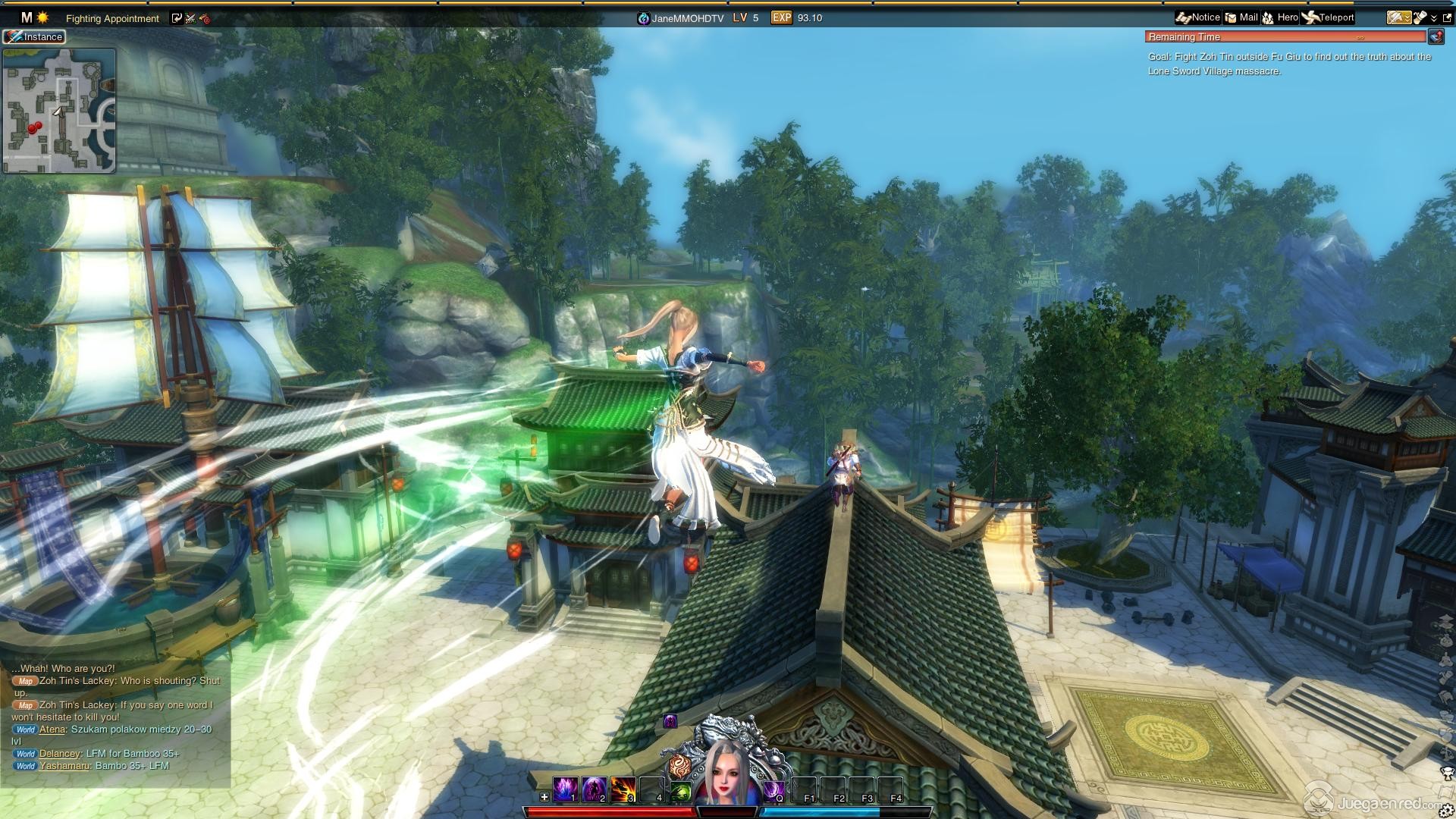Click the crossed swords icon in top bar

[190, 18]
